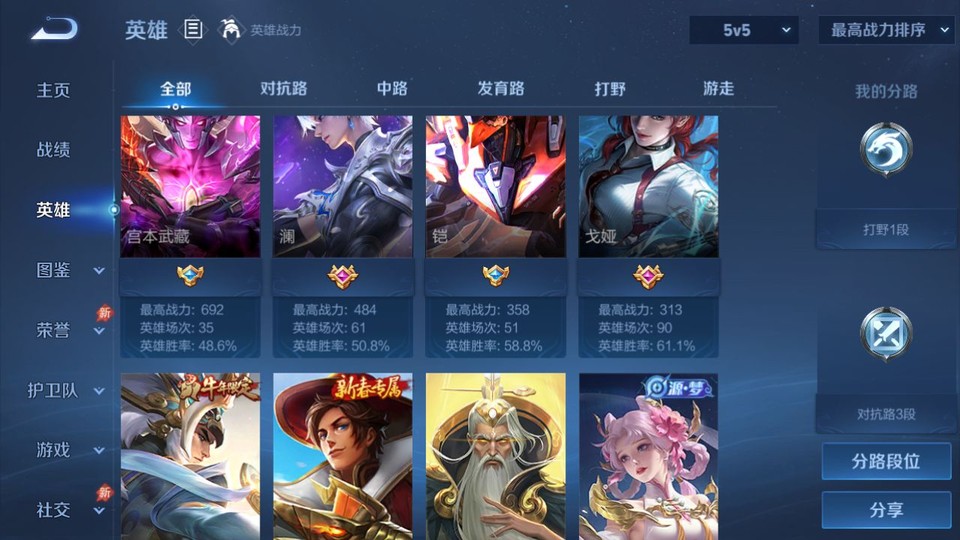Filter by 发育路 tab
The image size is (960, 540).
point(501,89)
